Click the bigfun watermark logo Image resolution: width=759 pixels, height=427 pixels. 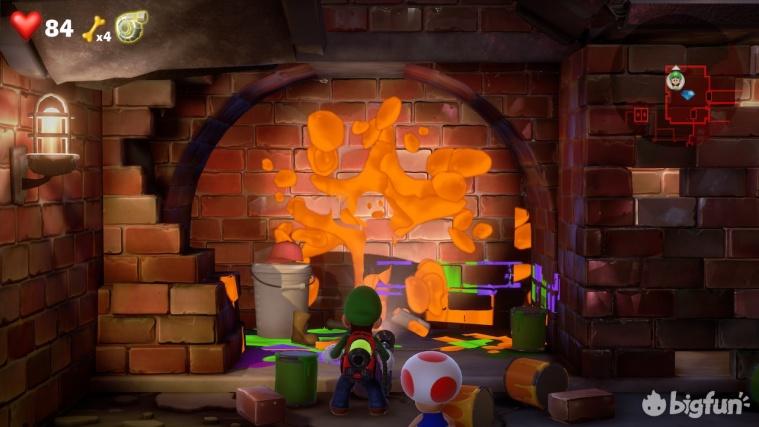coord(697,403)
